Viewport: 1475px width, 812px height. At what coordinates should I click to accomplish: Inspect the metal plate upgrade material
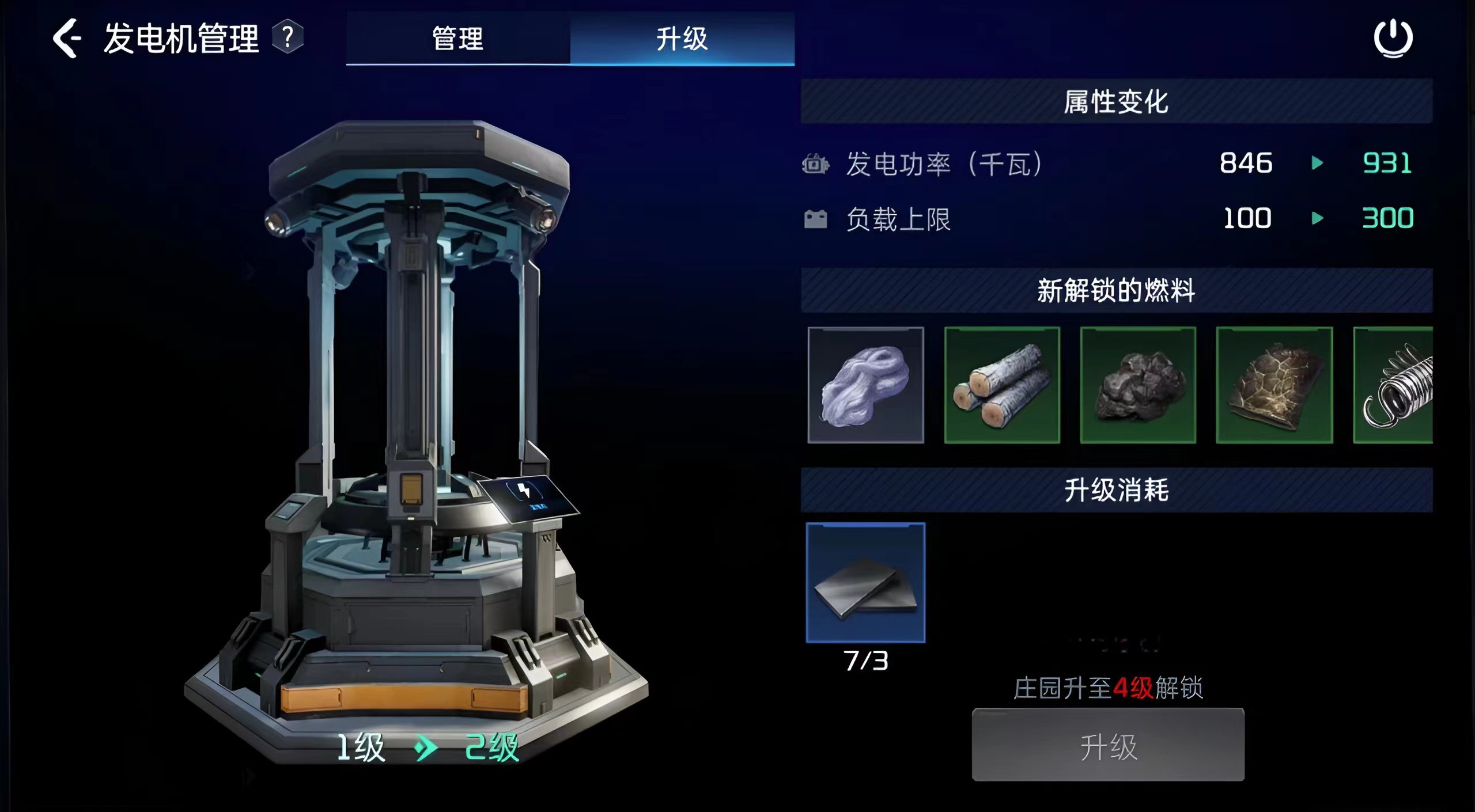coord(865,582)
